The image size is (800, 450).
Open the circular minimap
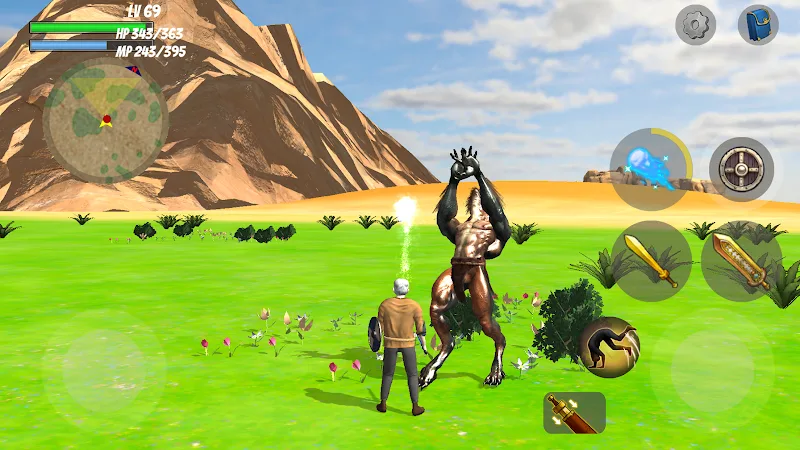(105, 121)
